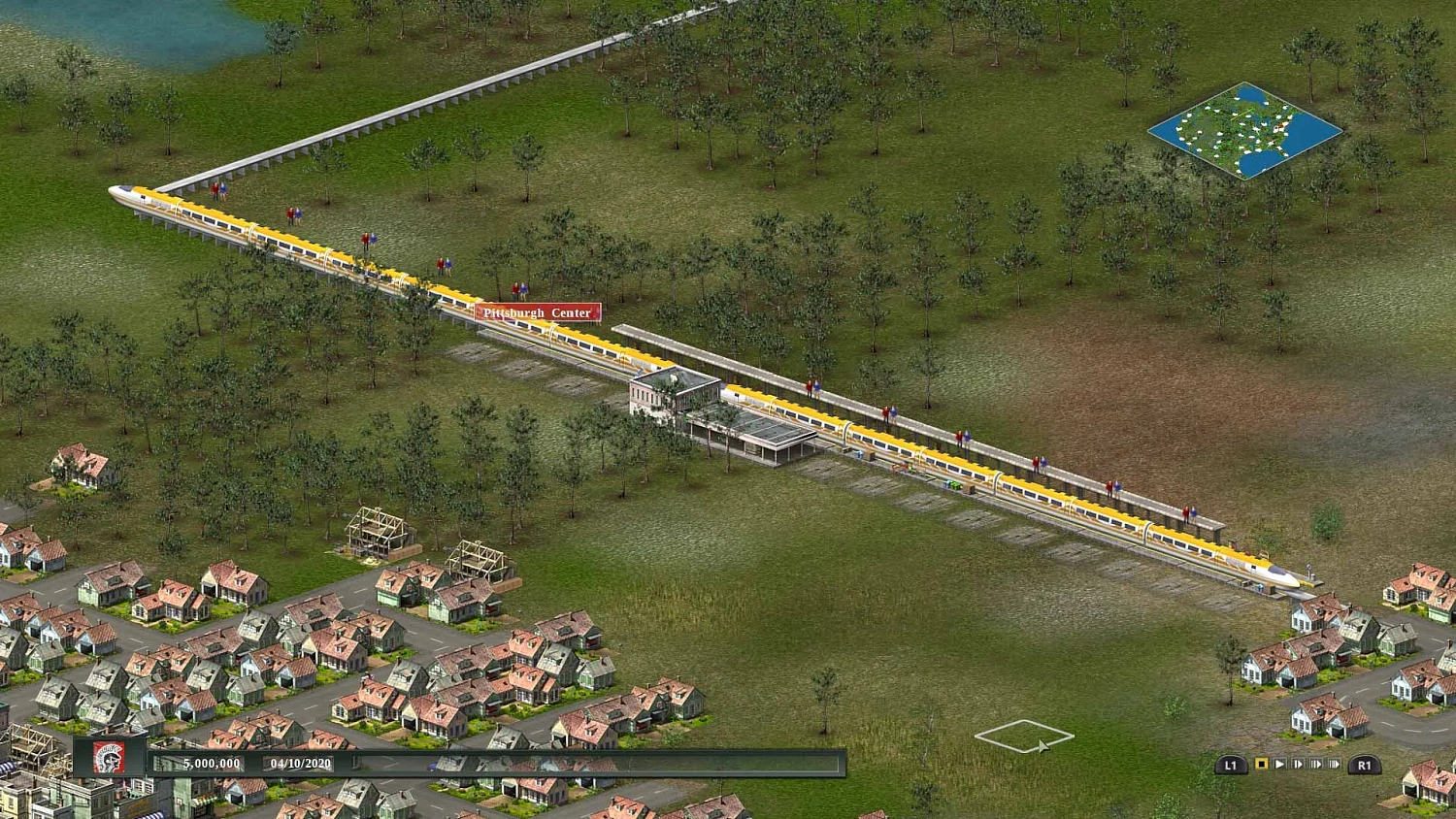Expand the Pittsburgh Center station panel
Viewport: 1456px width, 819px height.
pyautogui.click(x=537, y=312)
